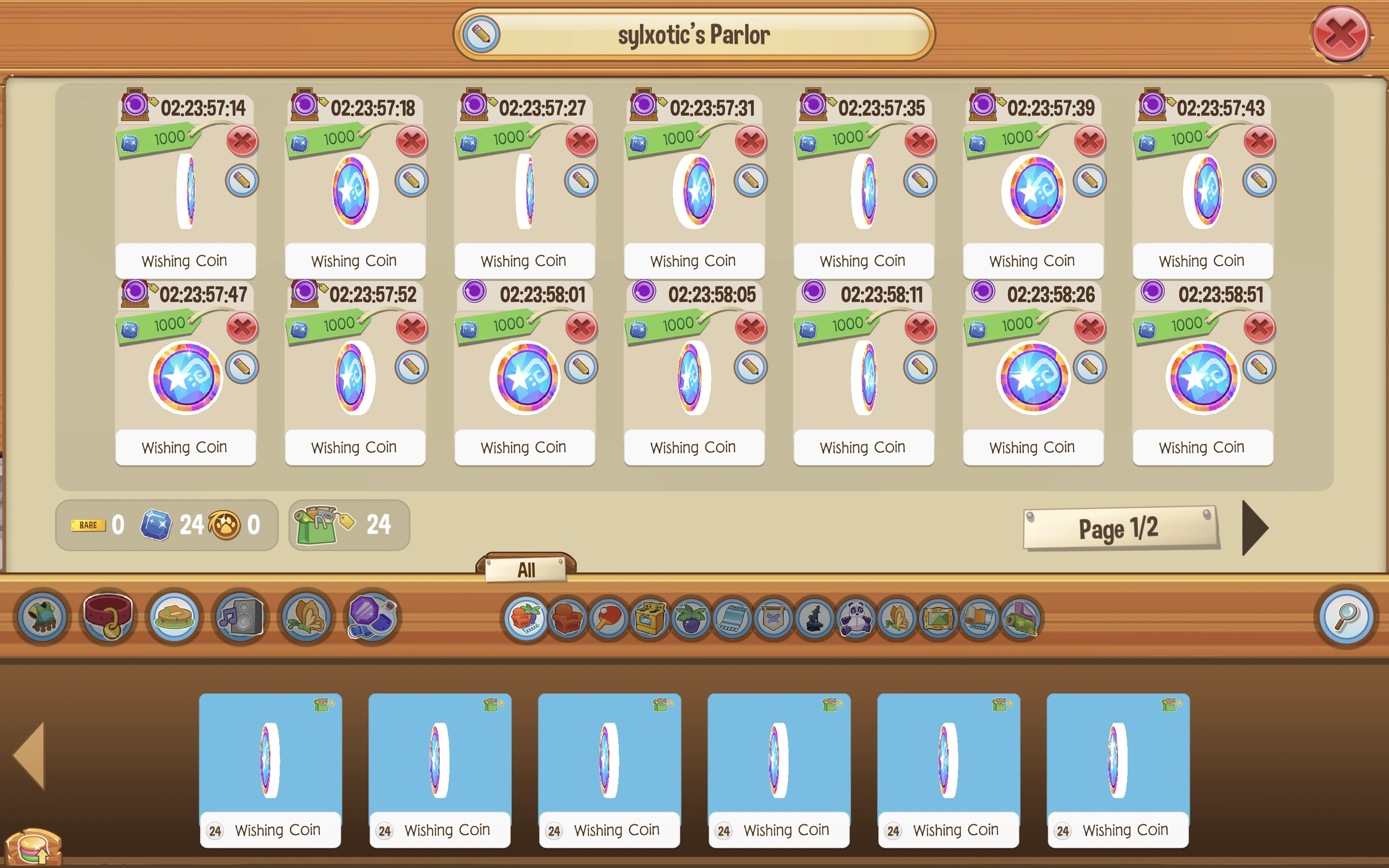Viewport: 1389px width, 868px height.
Task: Select the wall art picture frame category
Action: click(939, 618)
